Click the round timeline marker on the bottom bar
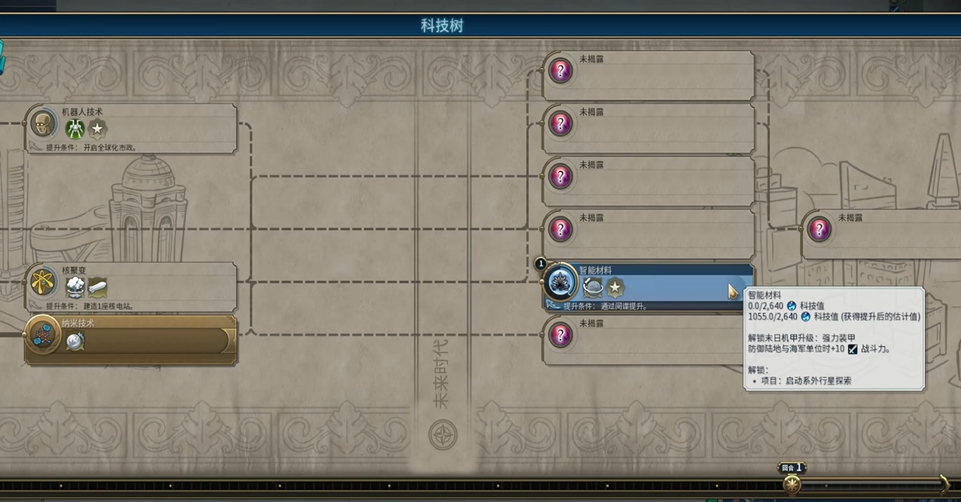Image resolution: width=961 pixels, height=502 pixels. tap(792, 485)
